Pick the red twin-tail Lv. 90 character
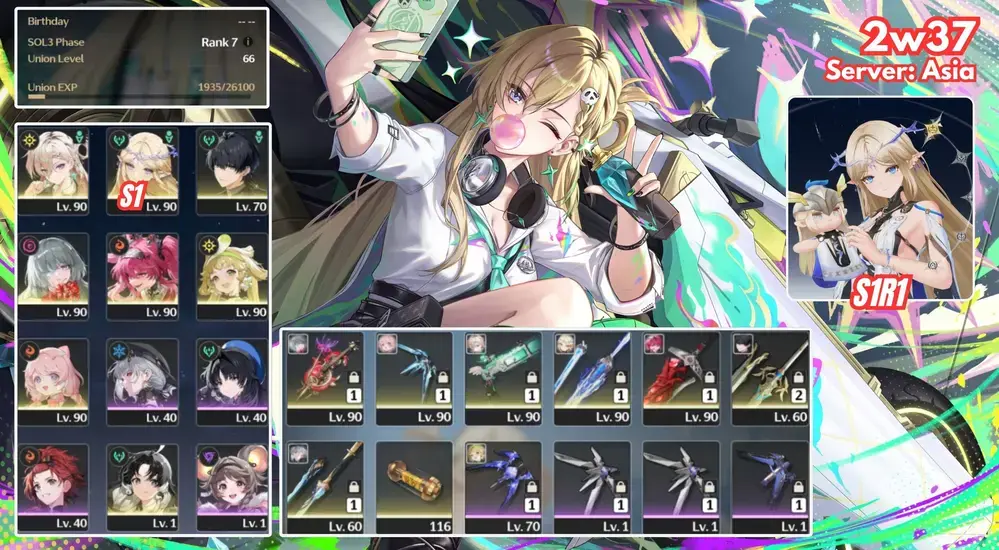 [x=143, y=277]
